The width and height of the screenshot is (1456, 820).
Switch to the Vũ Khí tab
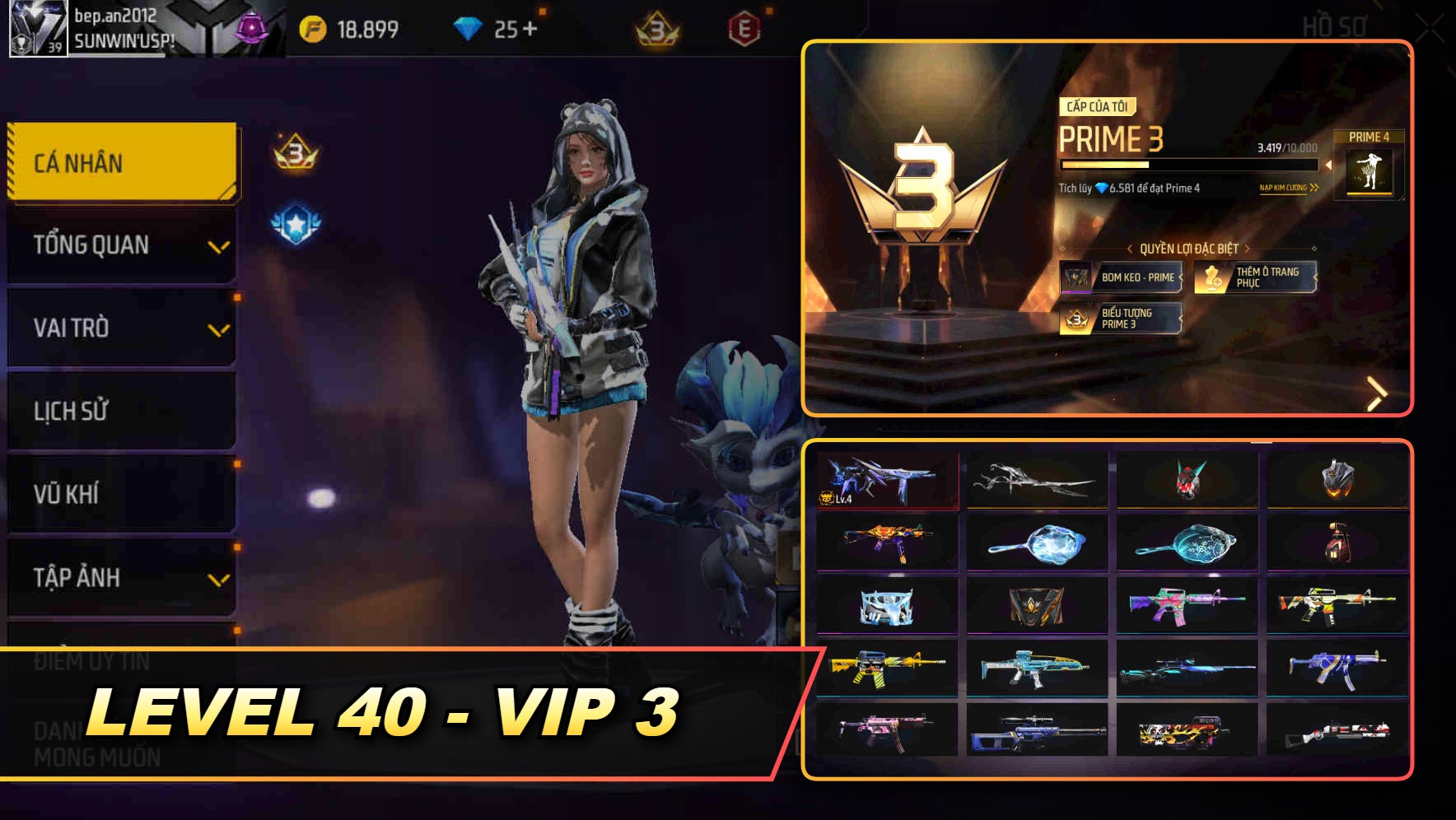pos(120,494)
